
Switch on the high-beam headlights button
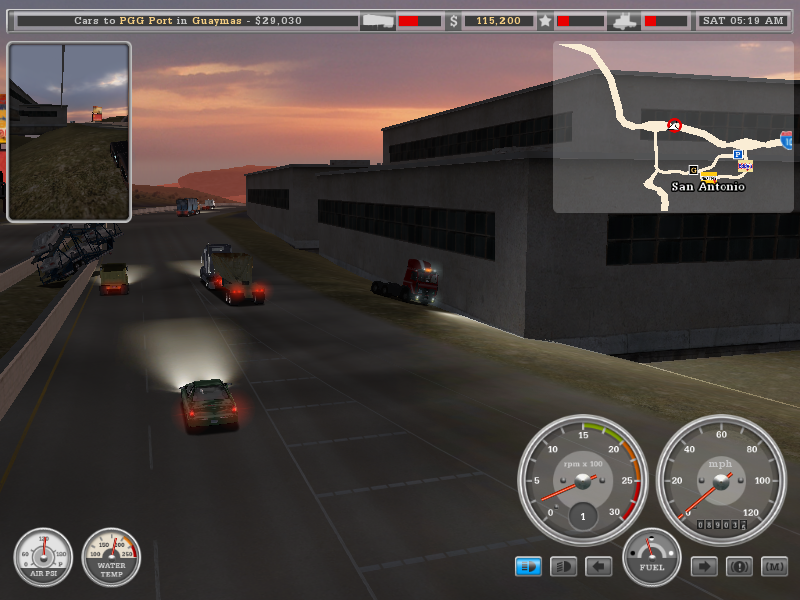pos(564,567)
